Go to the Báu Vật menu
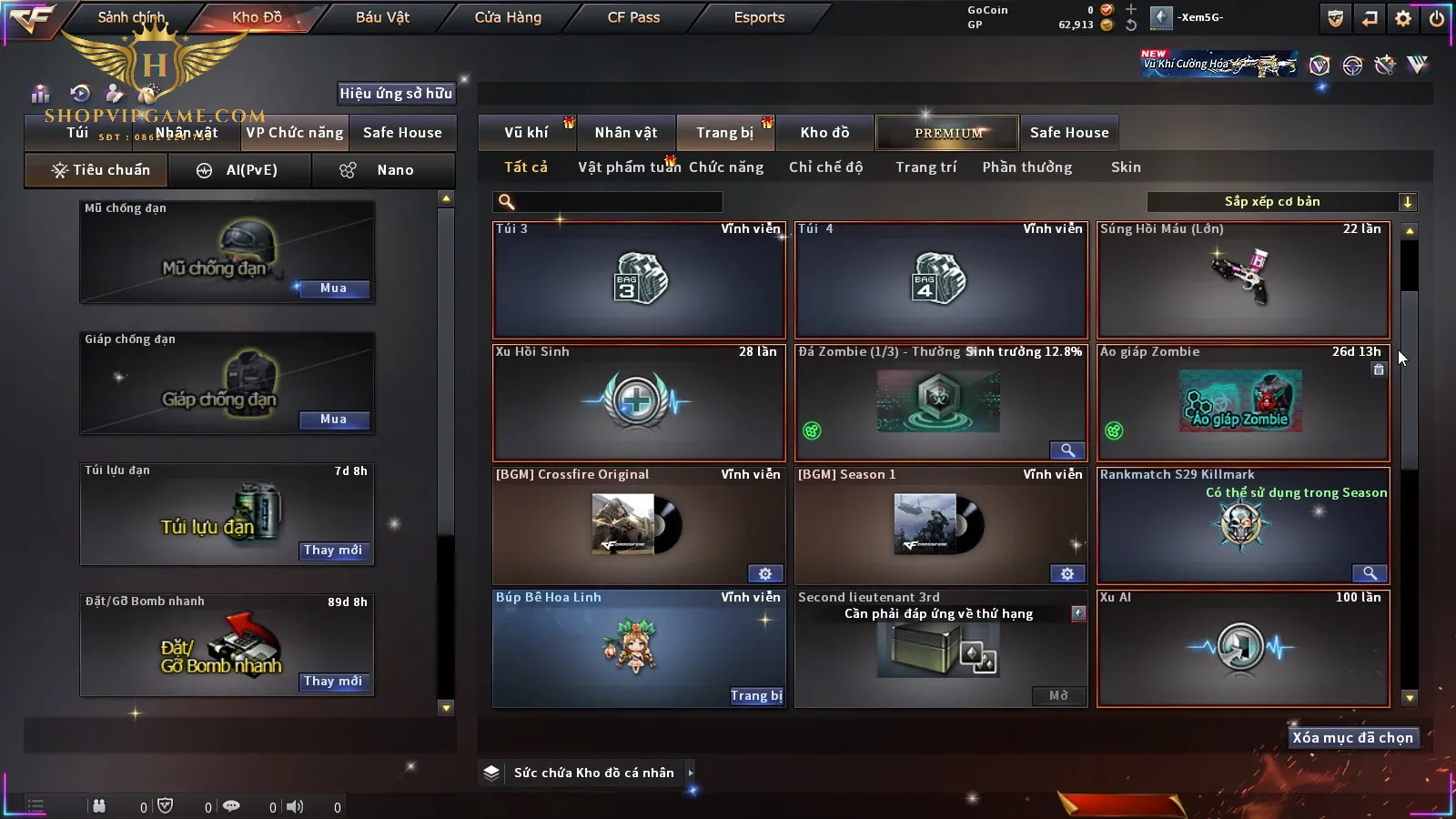Image resolution: width=1456 pixels, height=819 pixels. coord(382,17)
